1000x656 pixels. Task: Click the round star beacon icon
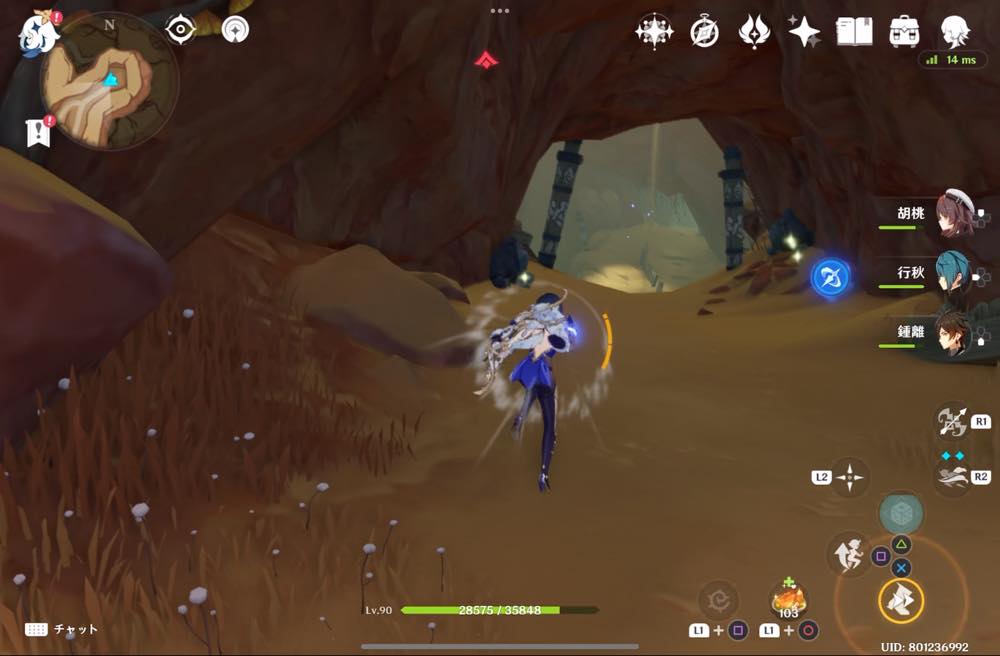236,29
